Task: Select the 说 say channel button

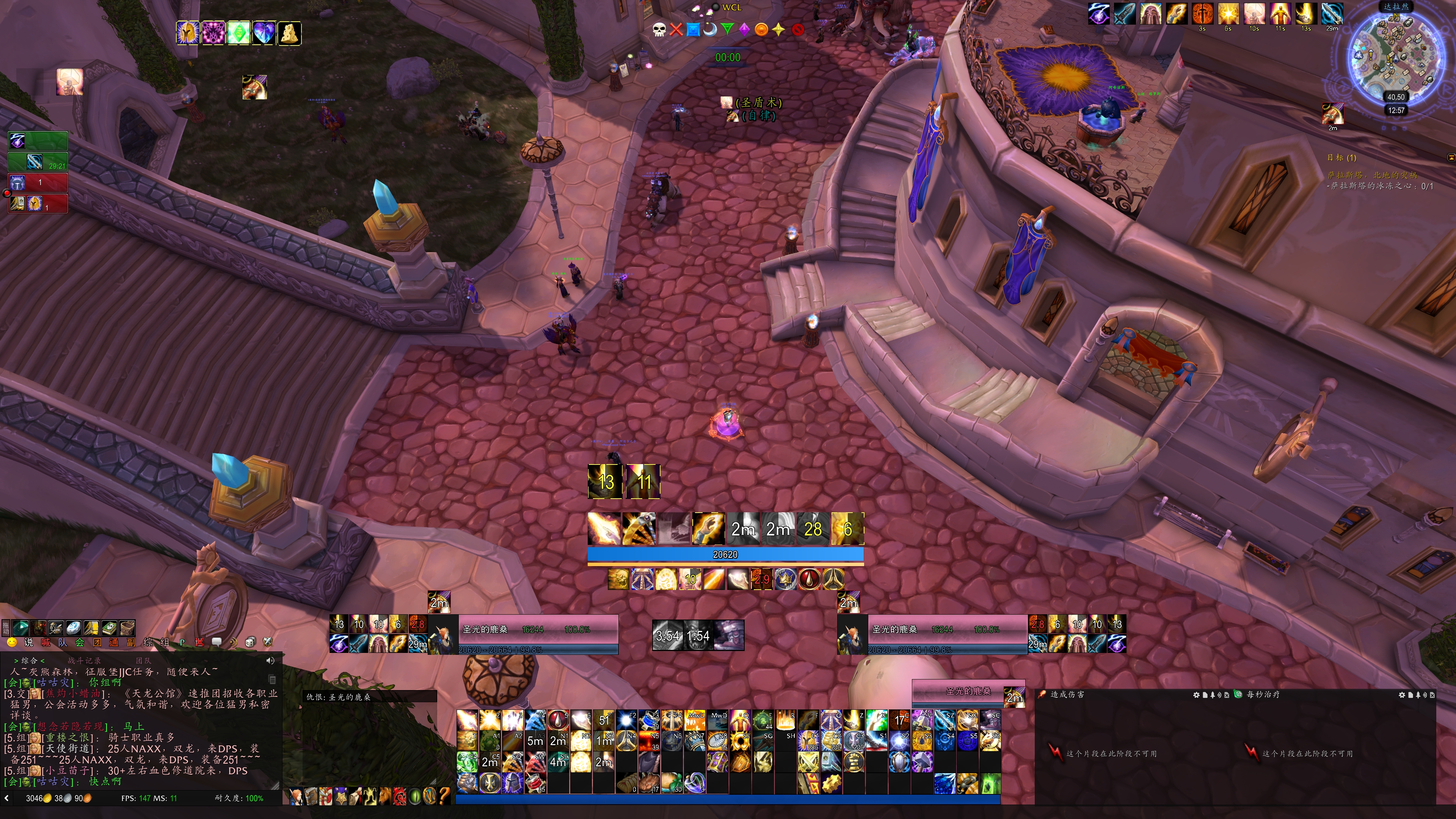Action: pos(29,642)
